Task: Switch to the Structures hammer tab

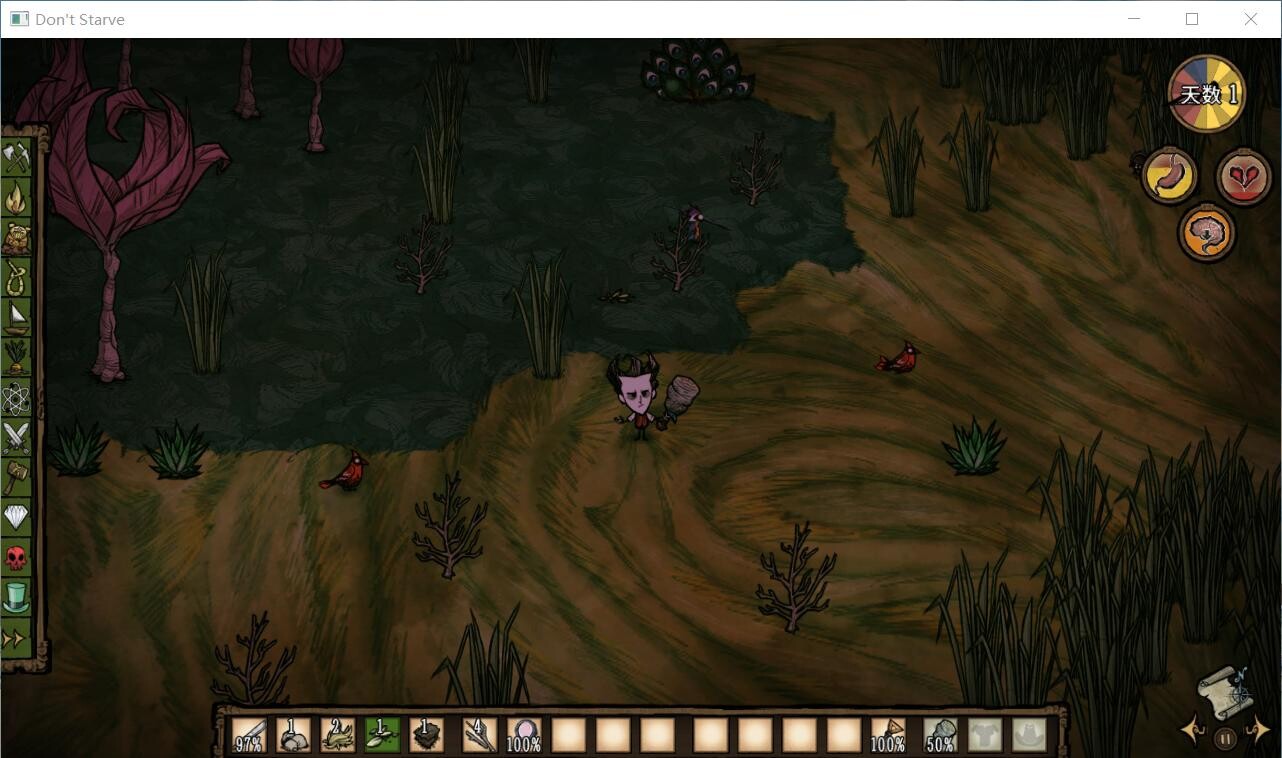Action: 17,477
